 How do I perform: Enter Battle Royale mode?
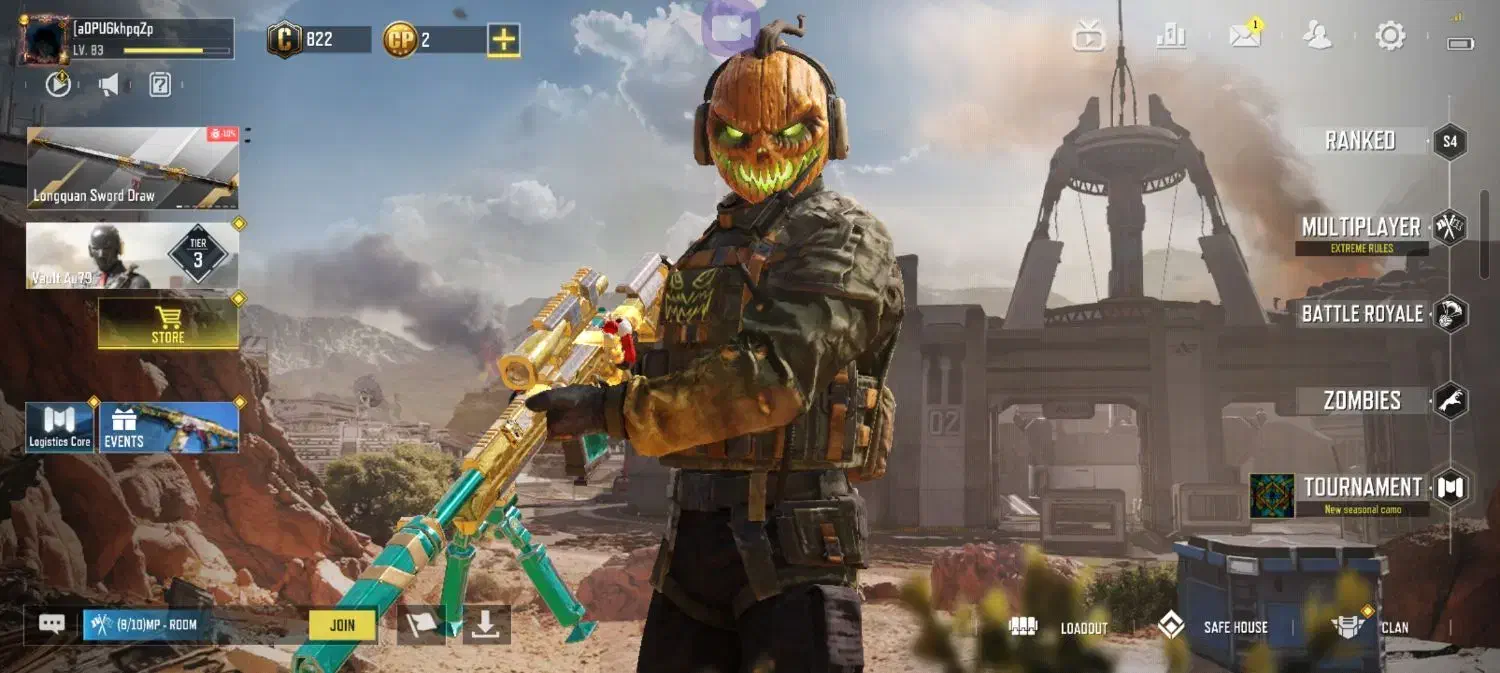coord(1363,314)
